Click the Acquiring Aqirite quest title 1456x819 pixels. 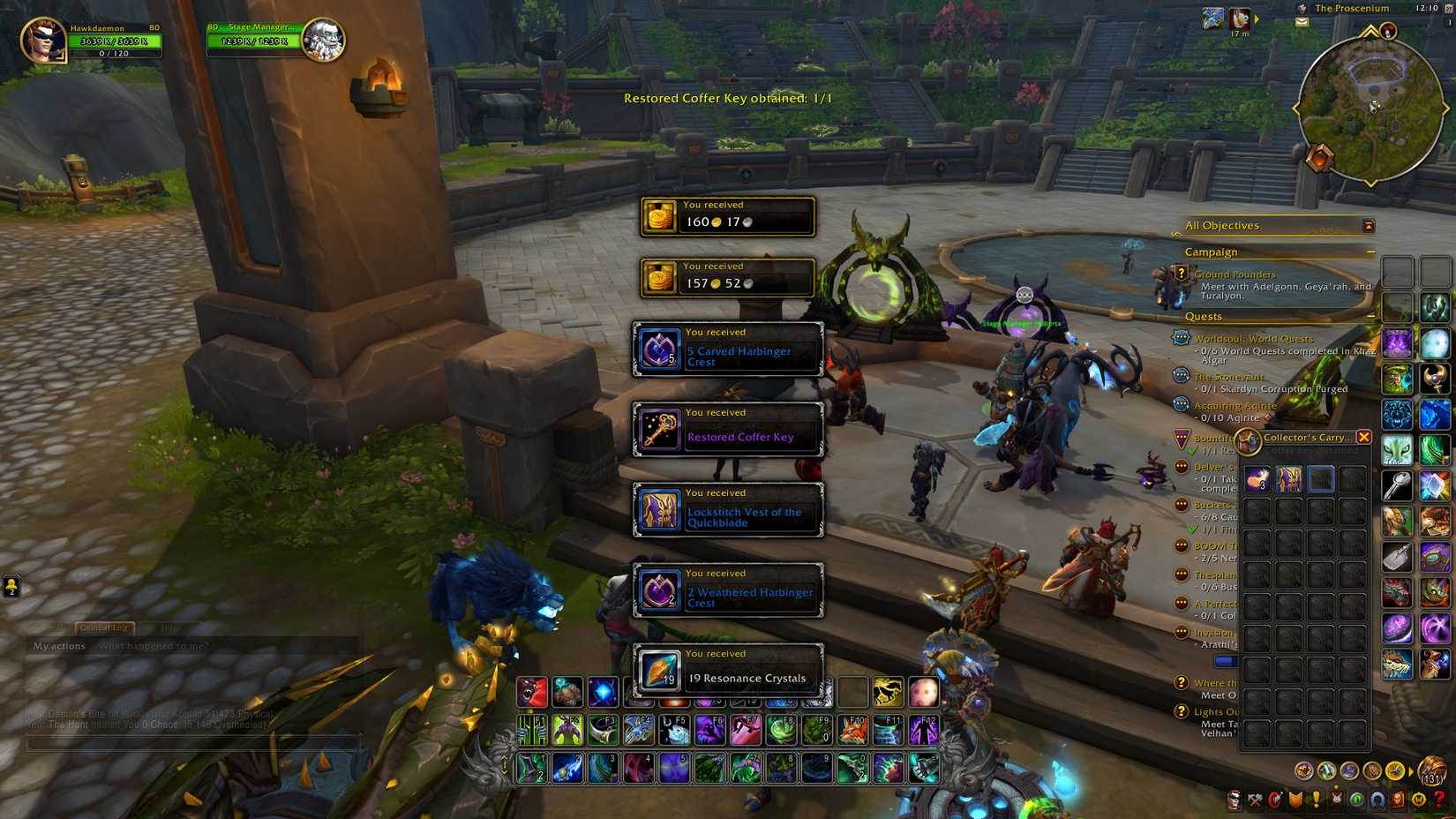(1235, 405)
